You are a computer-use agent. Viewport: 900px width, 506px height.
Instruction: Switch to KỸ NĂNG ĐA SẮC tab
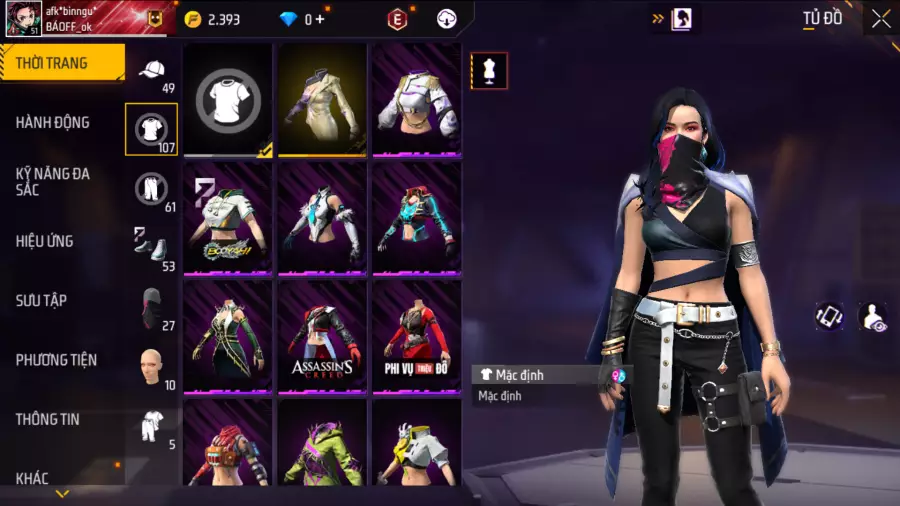tap(53, 181)
